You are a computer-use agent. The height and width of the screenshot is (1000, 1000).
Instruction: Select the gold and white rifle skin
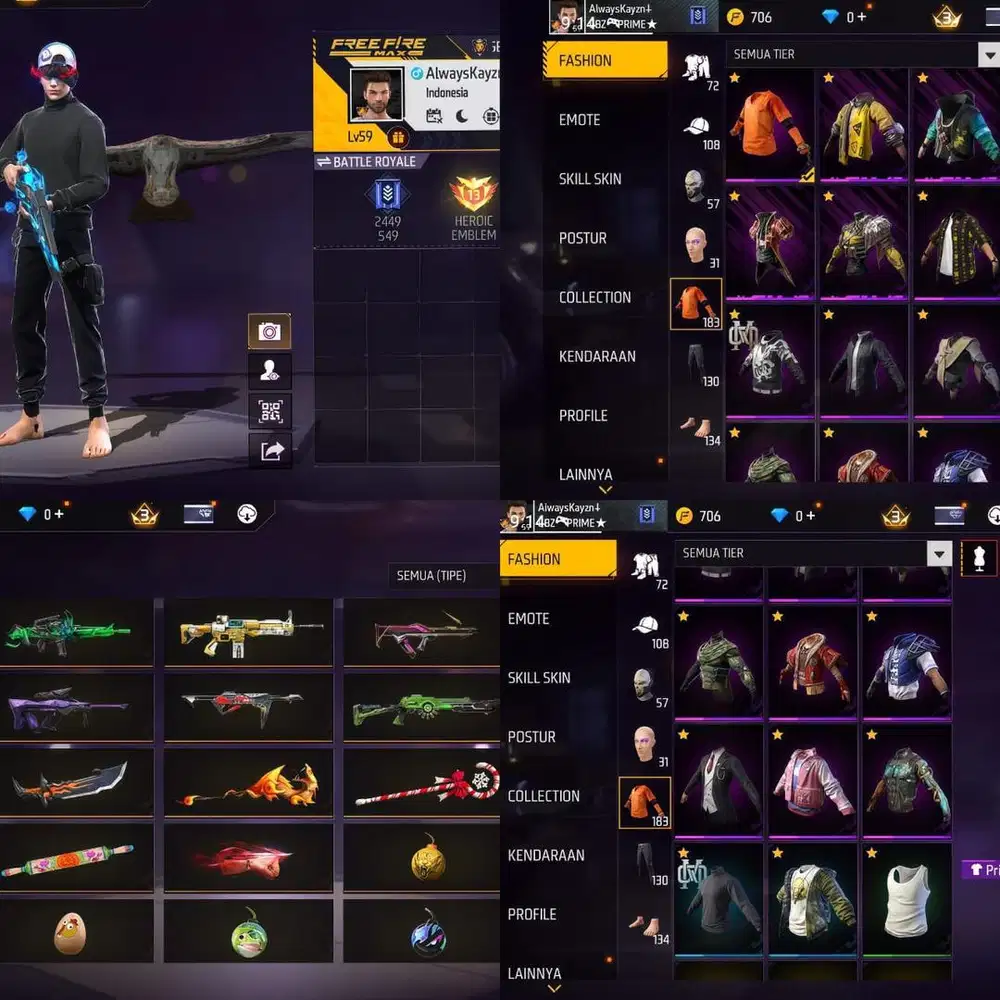coord(250,631)
